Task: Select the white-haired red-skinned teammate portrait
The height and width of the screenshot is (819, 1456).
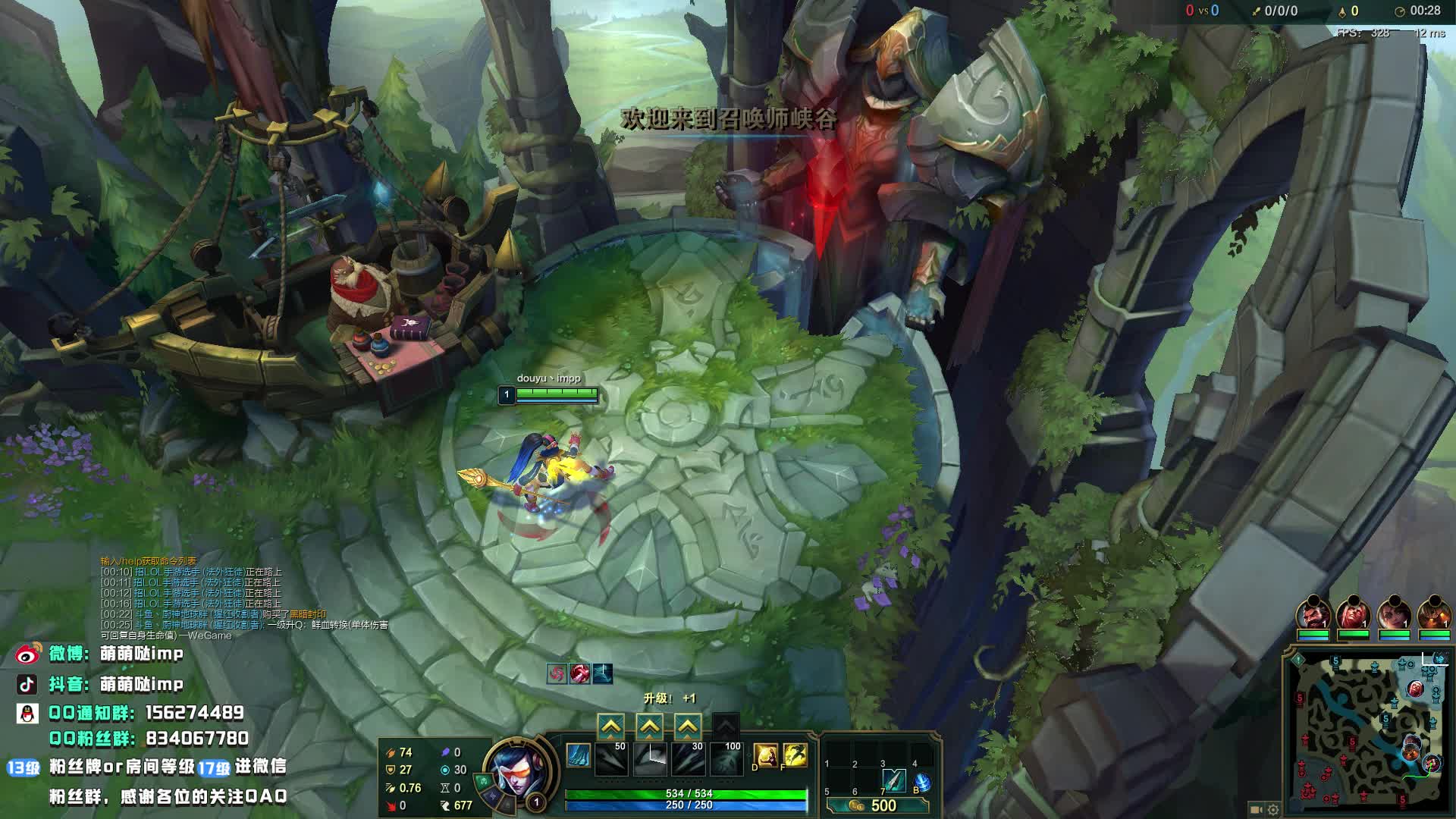Action: pyautogui.click(x=1353, y=613)
